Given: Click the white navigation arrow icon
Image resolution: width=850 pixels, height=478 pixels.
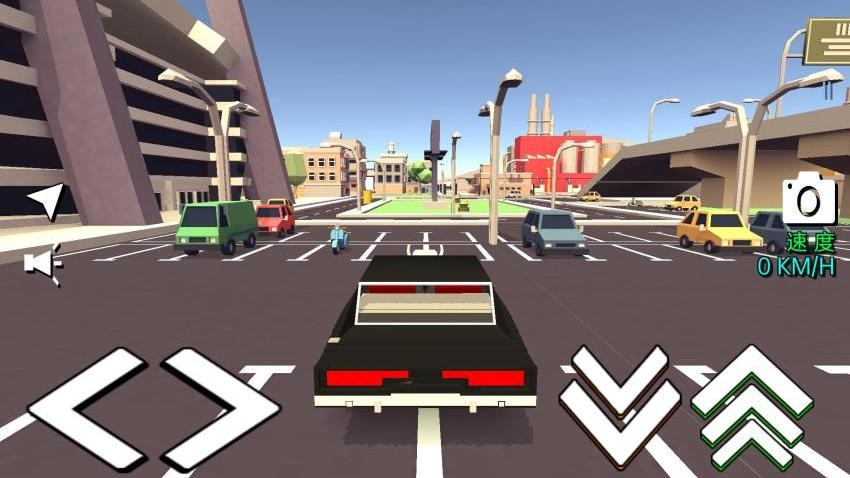Looking at the screenshot, I should 45,200.
